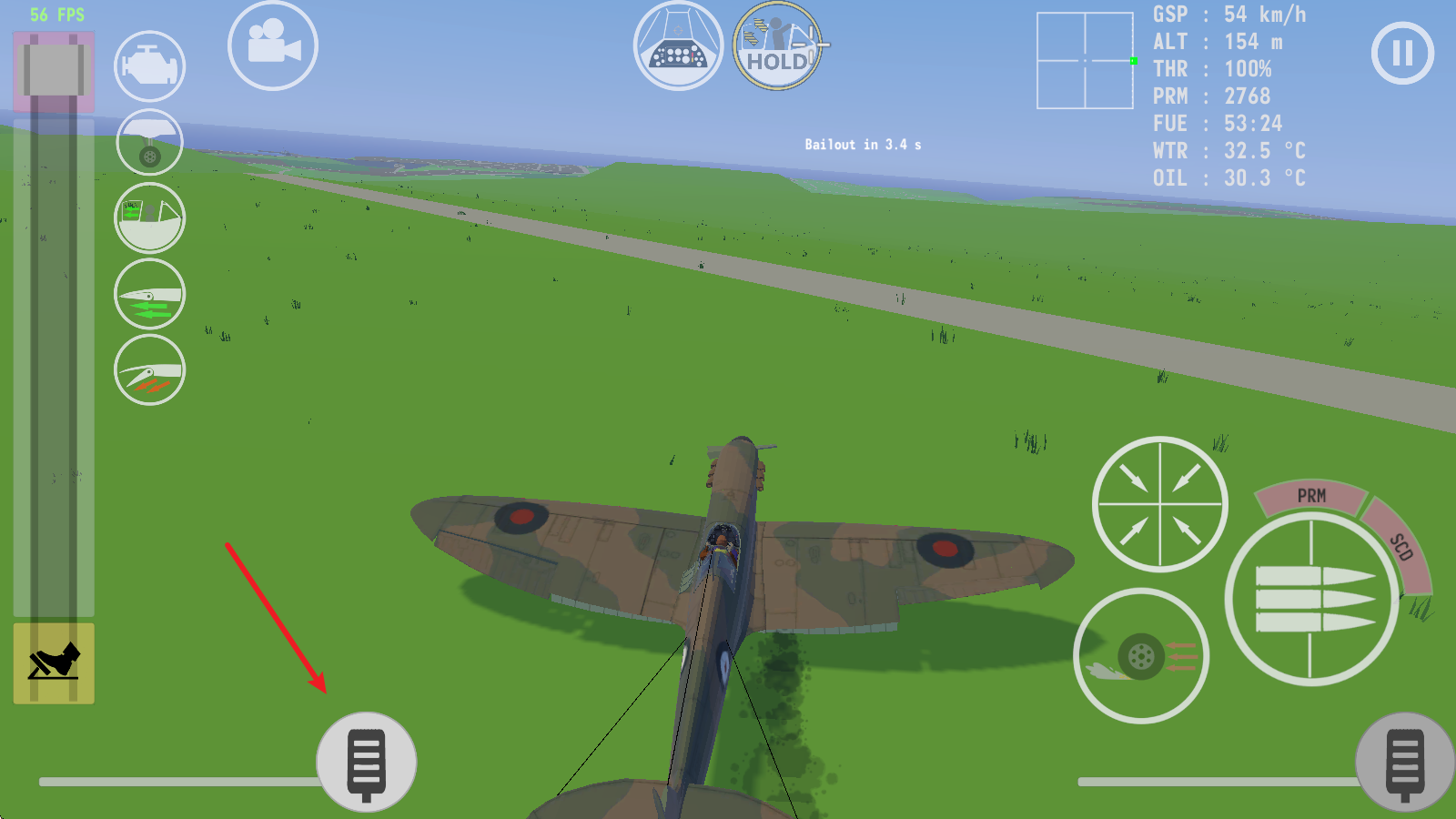Toggle the chocks icon in the yellow panel
The width and height of the screenshot is (1456, 819).
[x=54, y=663]
